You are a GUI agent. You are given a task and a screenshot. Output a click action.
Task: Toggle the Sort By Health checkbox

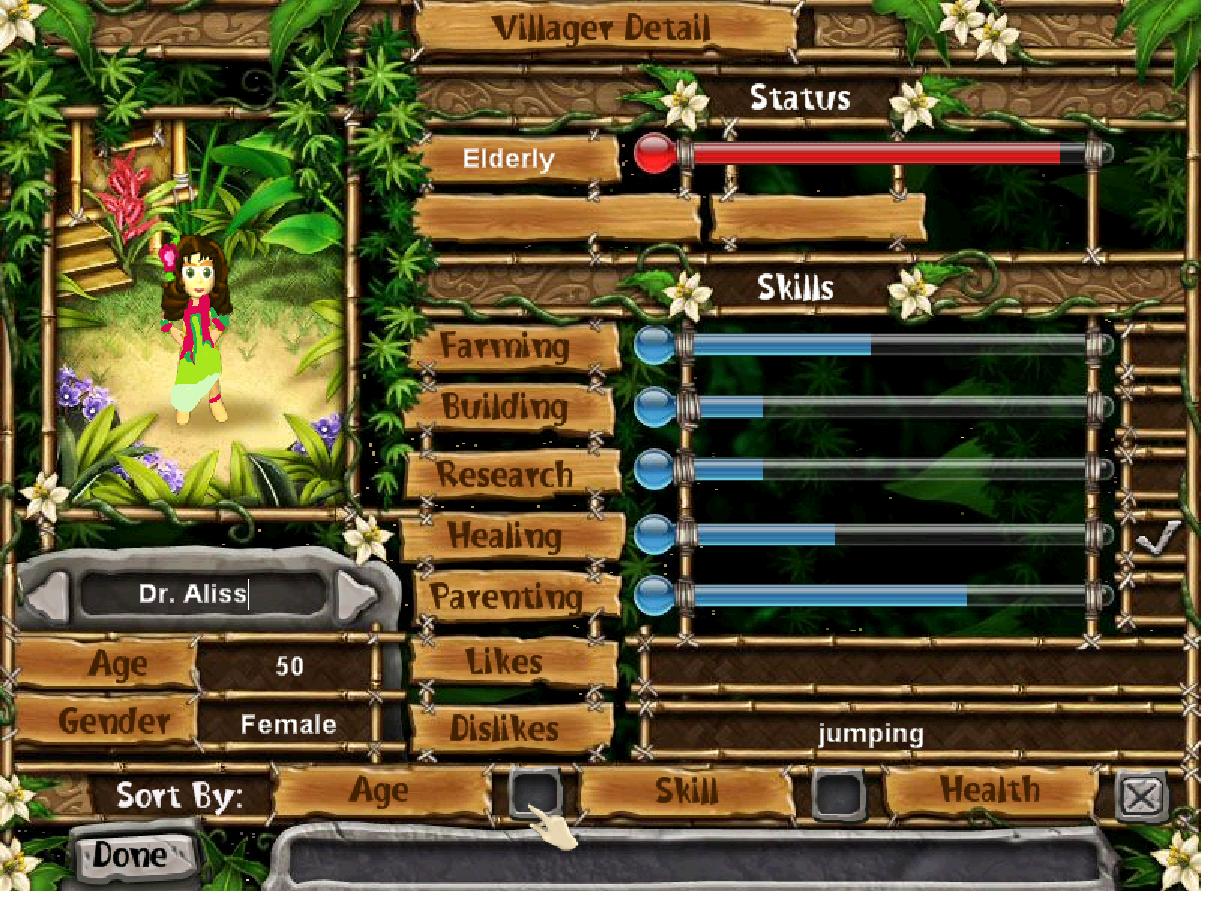[1141, 797]
